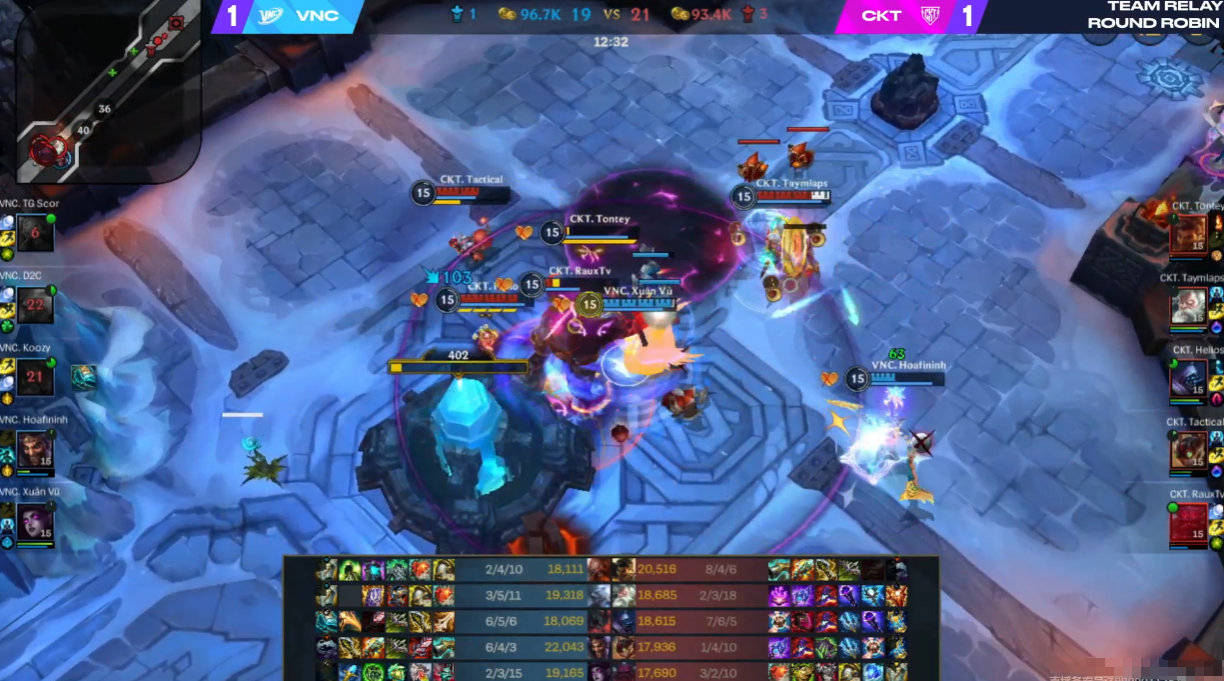Focus on CKT. Helios's portrait
Image resolution: width=1224 pixels, height=681 pixels.
tap(1189, 378)
